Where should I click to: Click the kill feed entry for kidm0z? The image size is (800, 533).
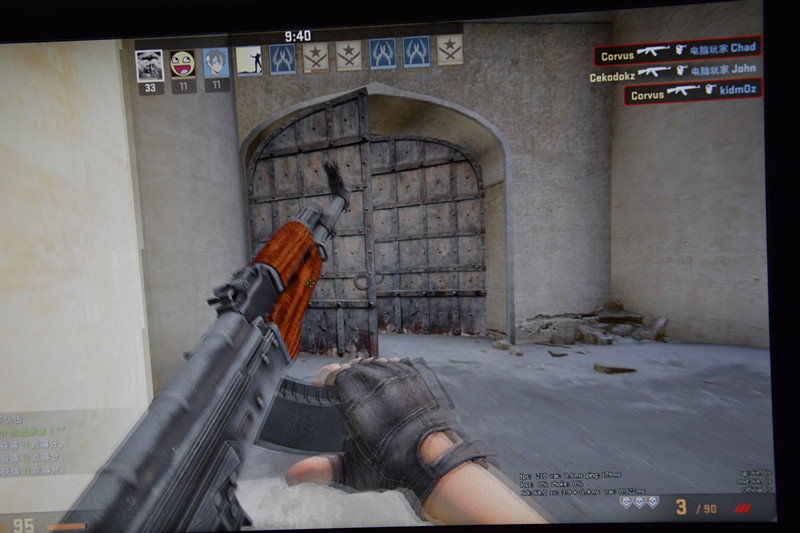692,93
